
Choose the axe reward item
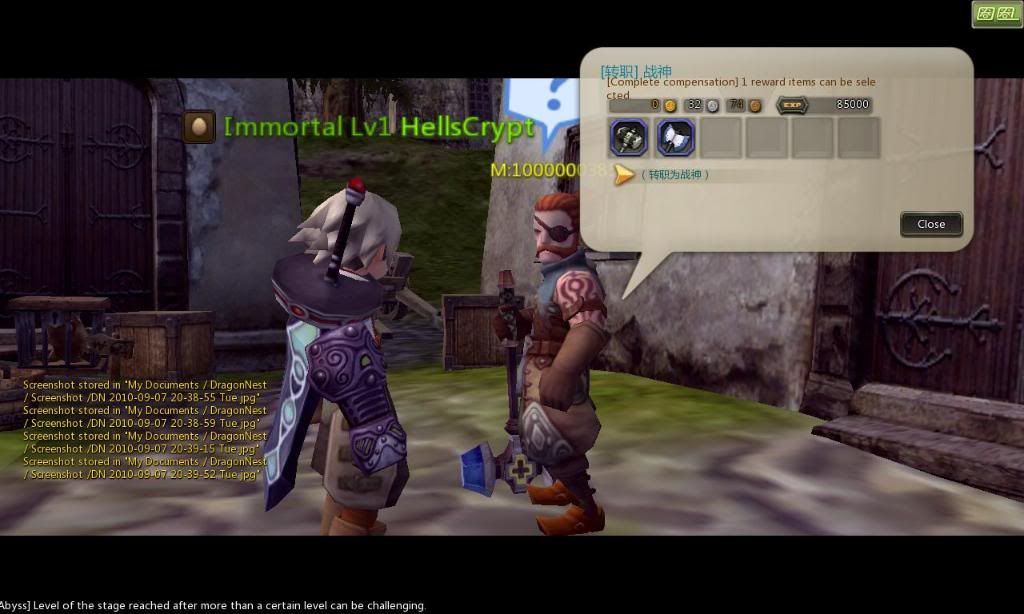click(675, 138)
